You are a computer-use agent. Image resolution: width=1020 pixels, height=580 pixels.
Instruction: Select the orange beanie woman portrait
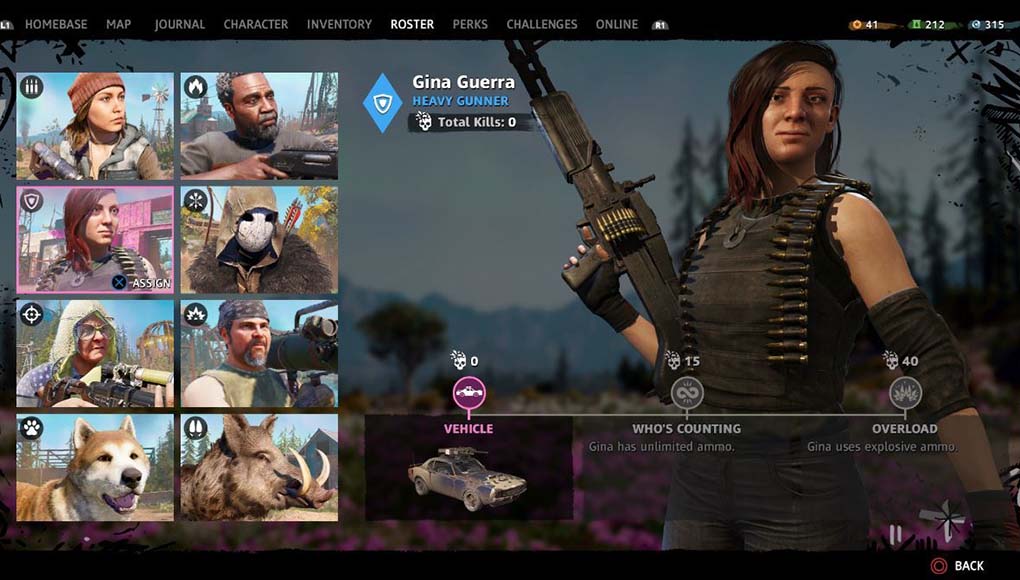pyautogui.click(x=95, y=126)
